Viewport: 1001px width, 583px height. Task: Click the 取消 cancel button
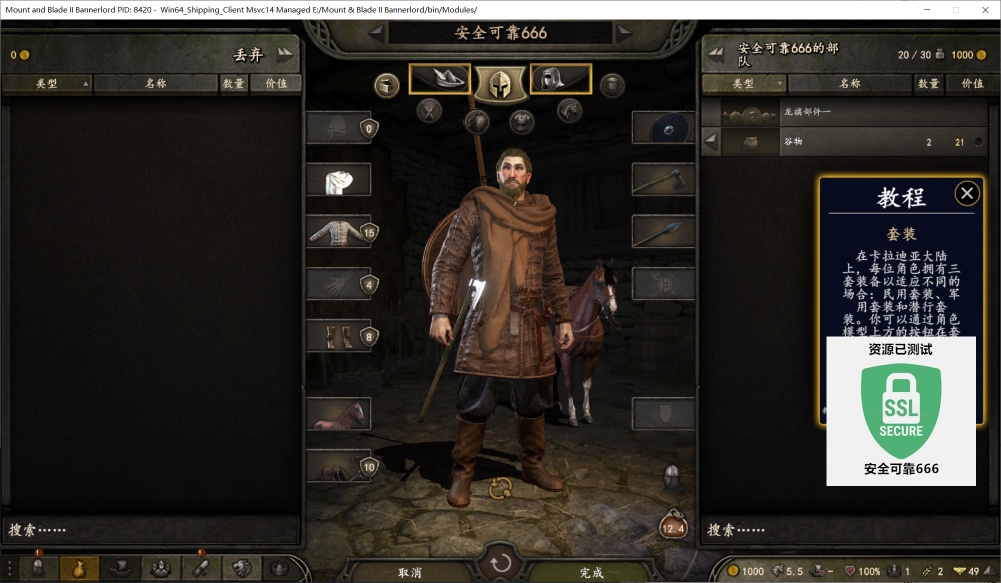point(410,572)
